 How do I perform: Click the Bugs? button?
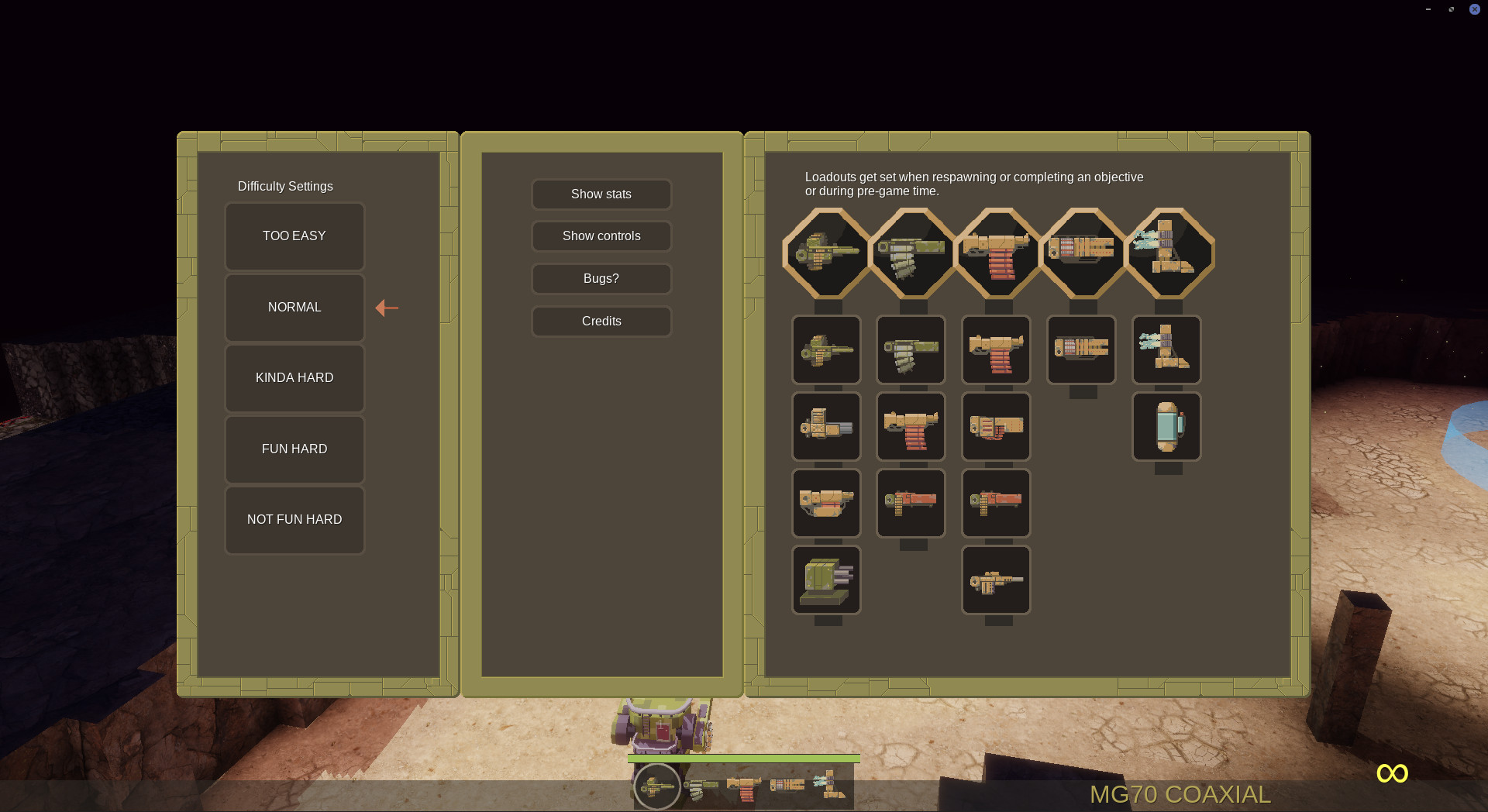click(x=601, y=279)
